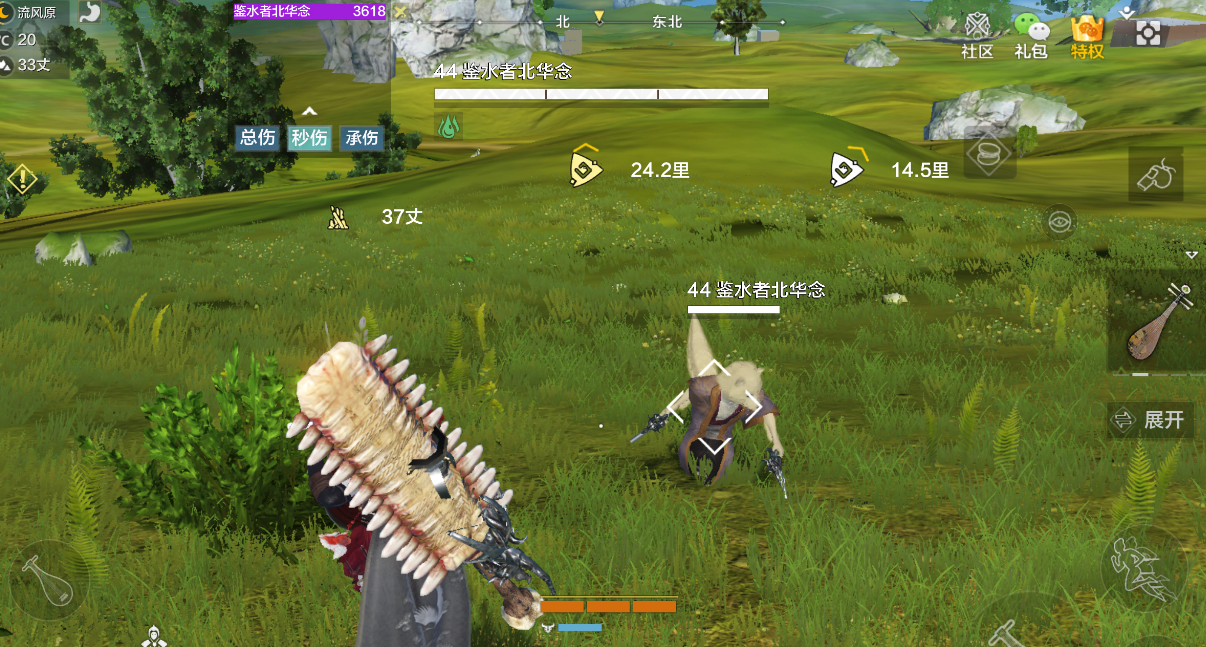Open the 特权 privileges crown icon
The height and width of the screenshot is (647, 1206).
pos(1087,35)
